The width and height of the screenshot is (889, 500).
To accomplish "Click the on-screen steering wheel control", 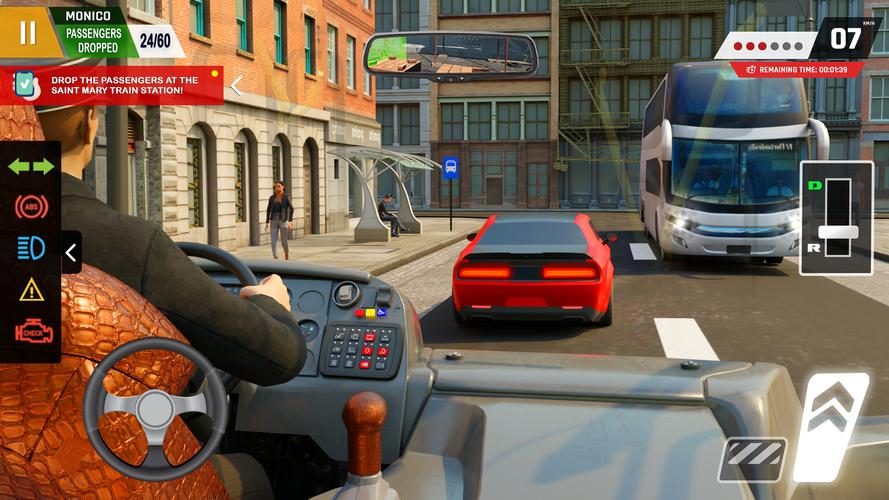I will click(155, 408).
